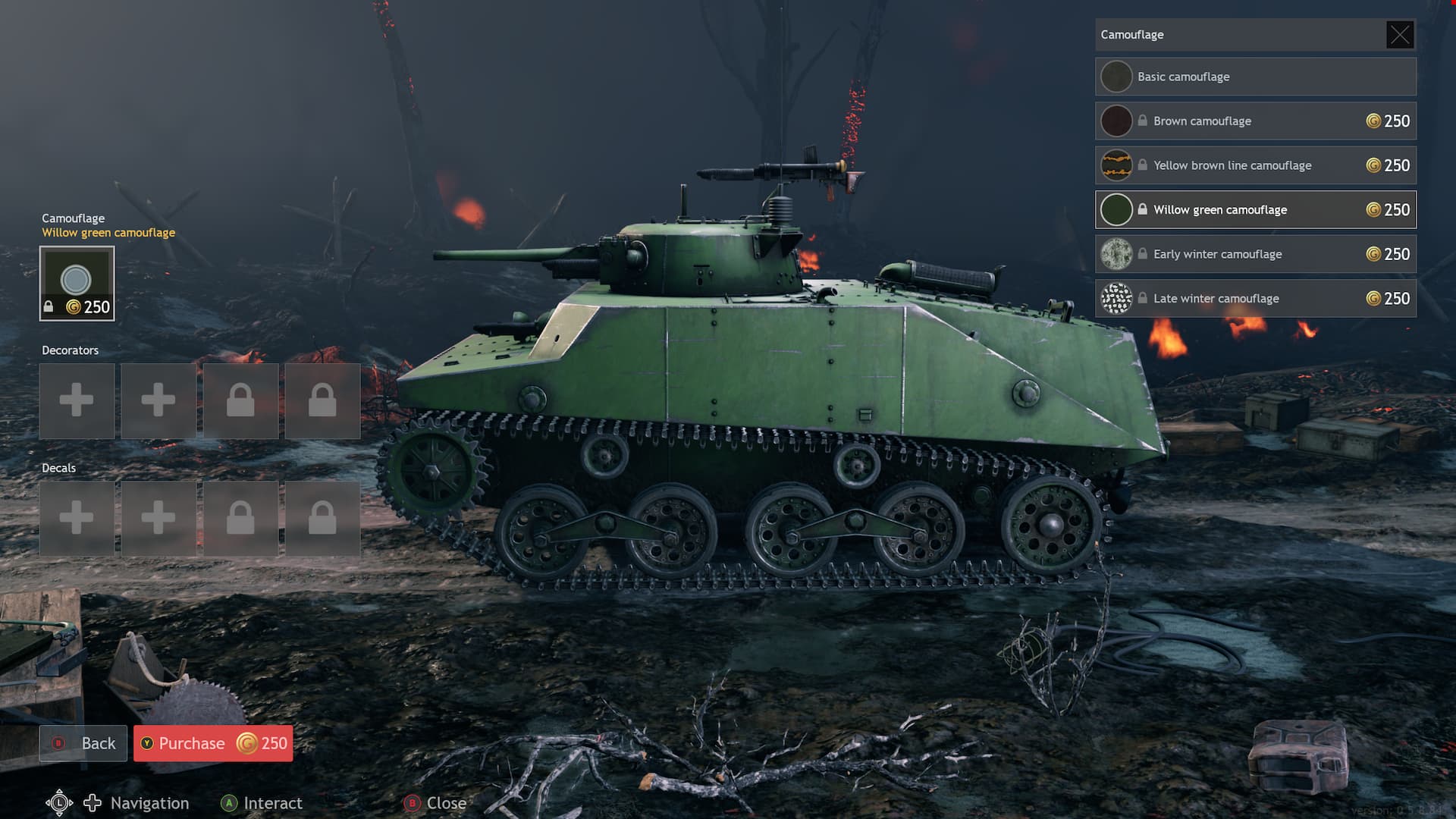Image resolution: width=1456 pixels, height=819 pixels.
Task: Click the gold coin icon next to Purchase
Action: click(x=246, y=744)
